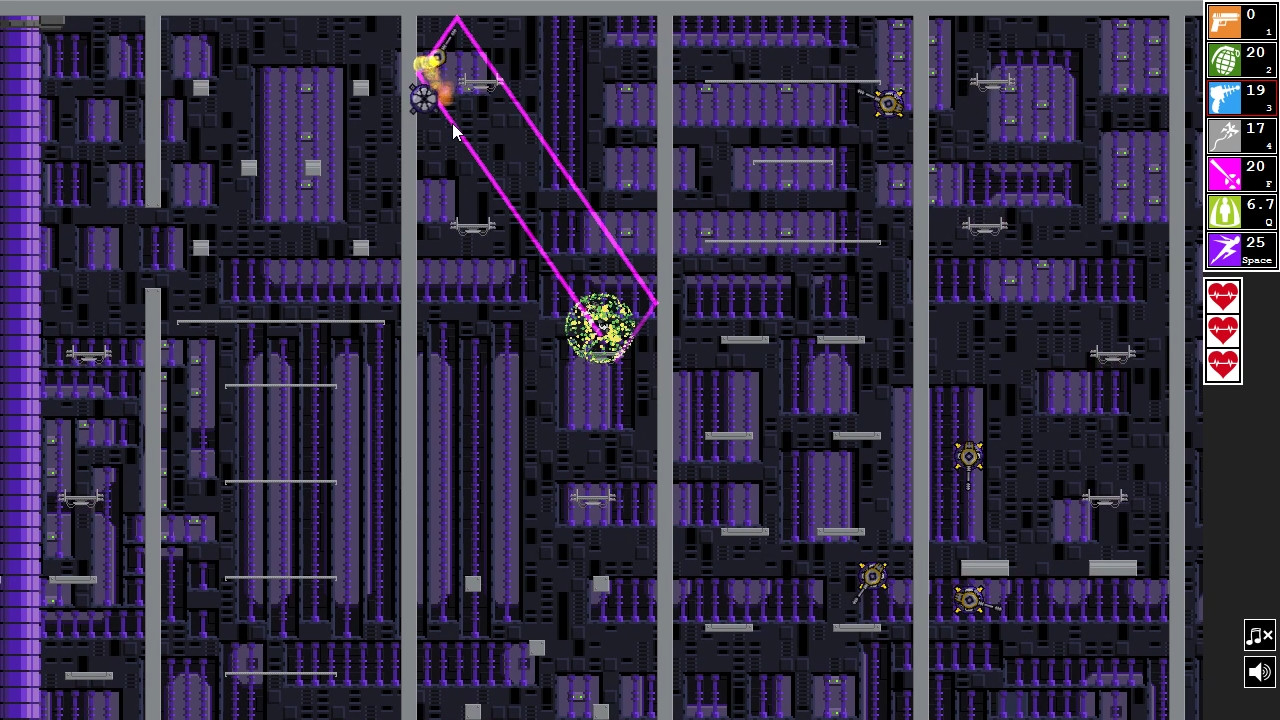The height and width of the screenshot is (720, 1280).
Task: Click the middle heart health icon
Action: [x=1223, y=330]
